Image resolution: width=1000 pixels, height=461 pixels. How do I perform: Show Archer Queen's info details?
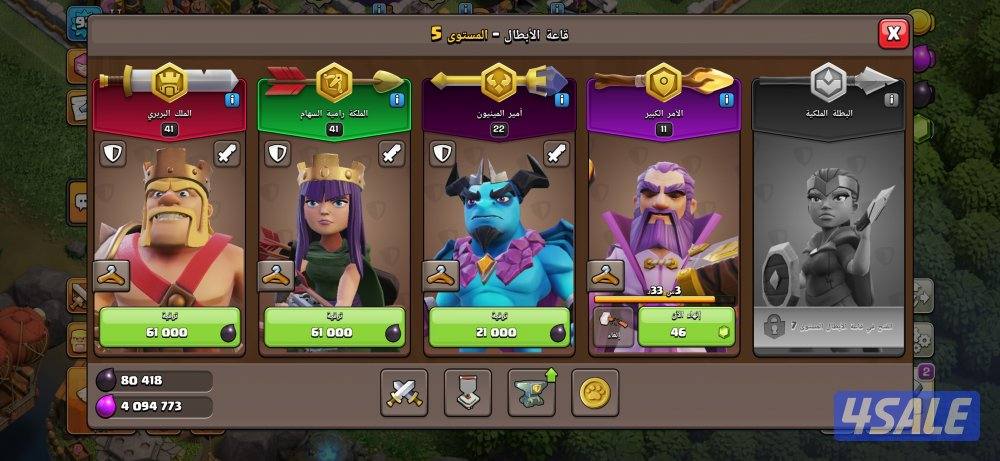click(x=396, y=100)
